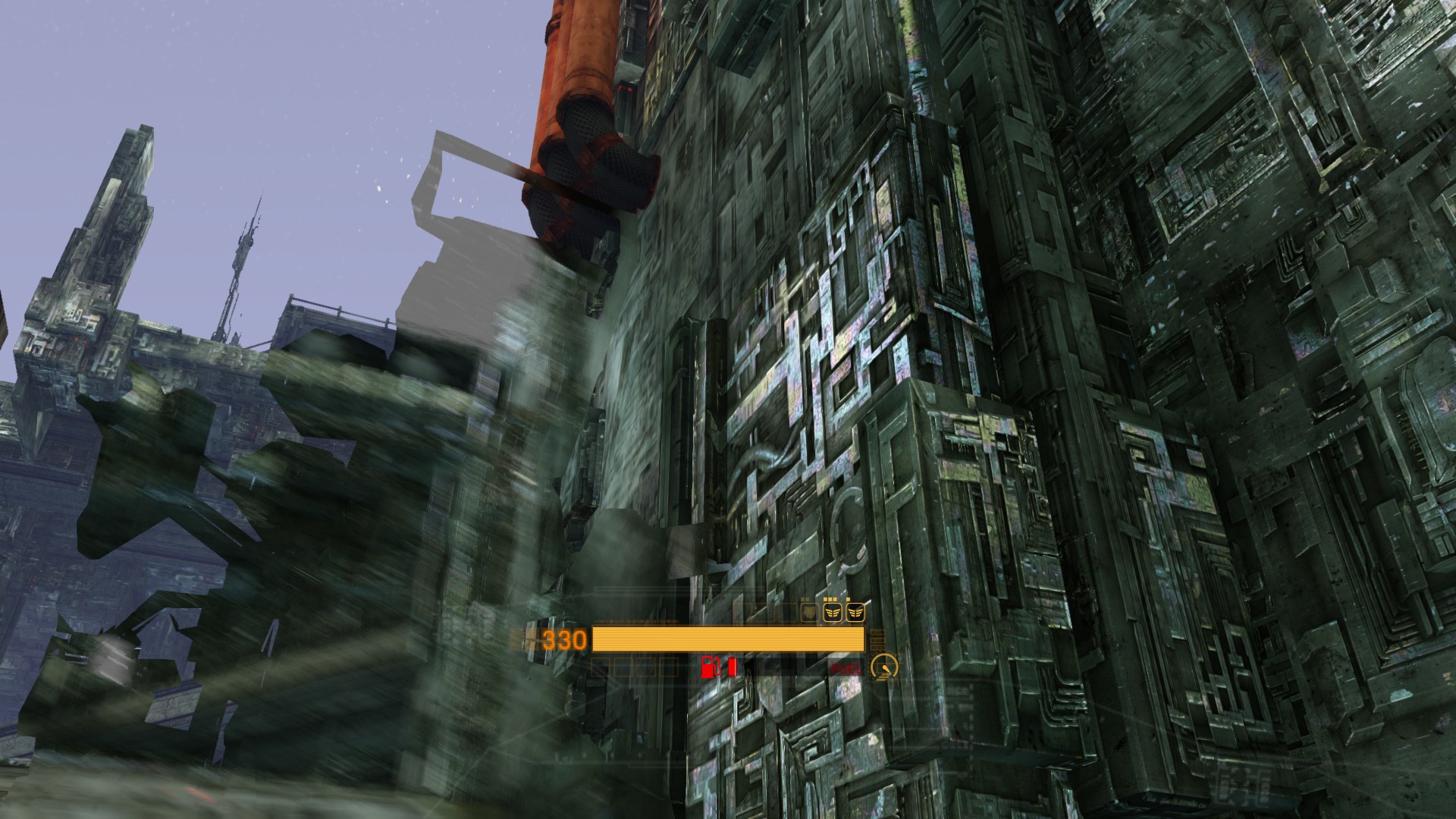Activate the wing icon with three pips

(833, 610)
